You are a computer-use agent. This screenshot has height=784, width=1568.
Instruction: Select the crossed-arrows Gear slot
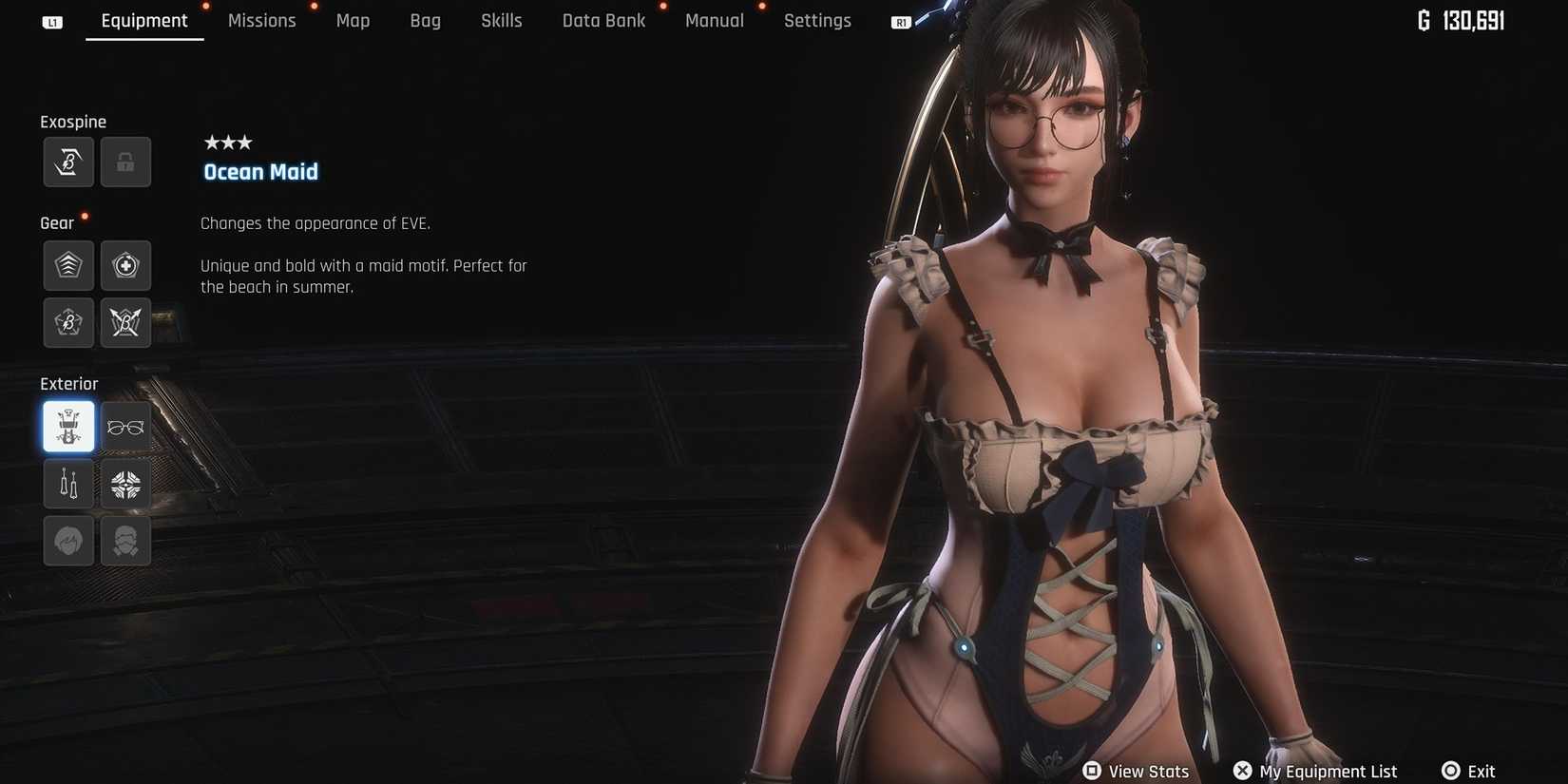pos(125,322)
